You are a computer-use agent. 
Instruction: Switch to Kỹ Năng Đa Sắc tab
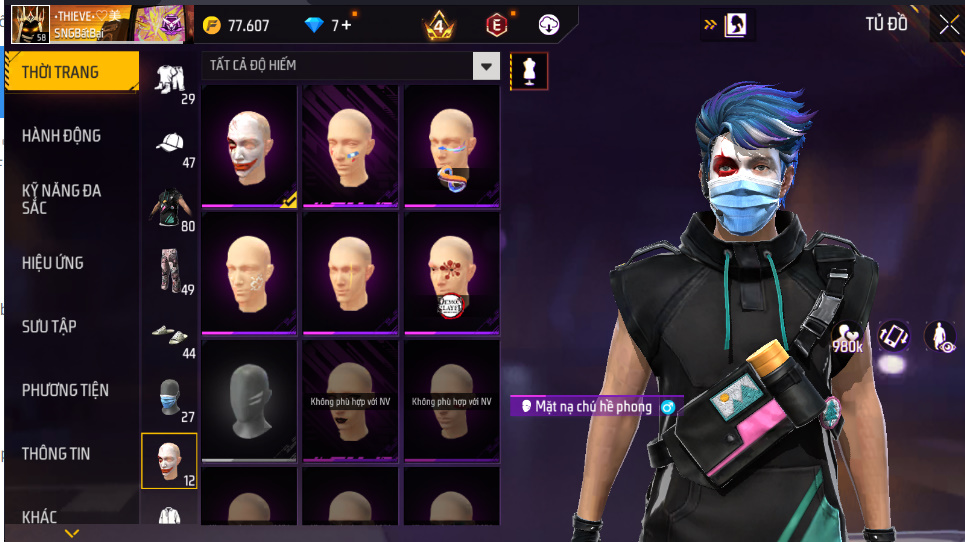pyautogui.click(x=62, y=198)
